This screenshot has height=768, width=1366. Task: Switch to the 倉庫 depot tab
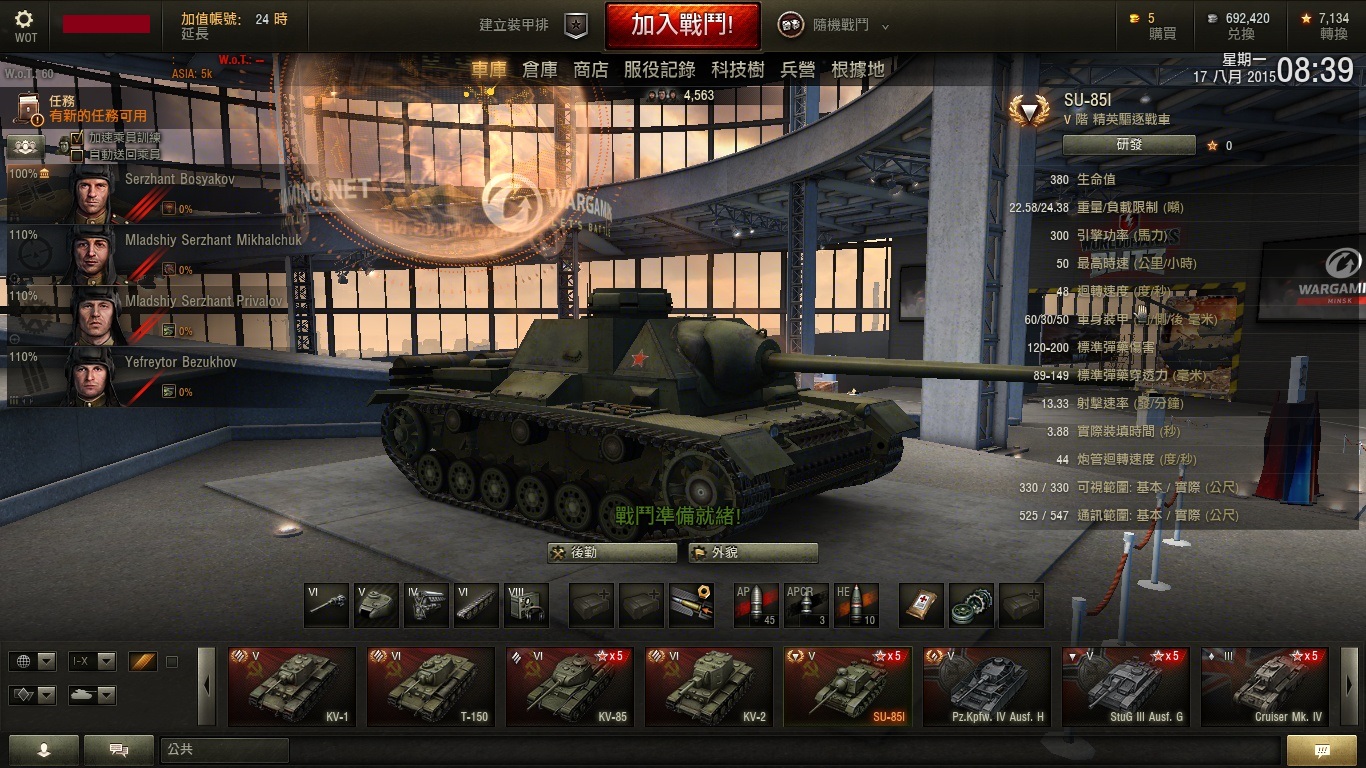pos(539,69)
